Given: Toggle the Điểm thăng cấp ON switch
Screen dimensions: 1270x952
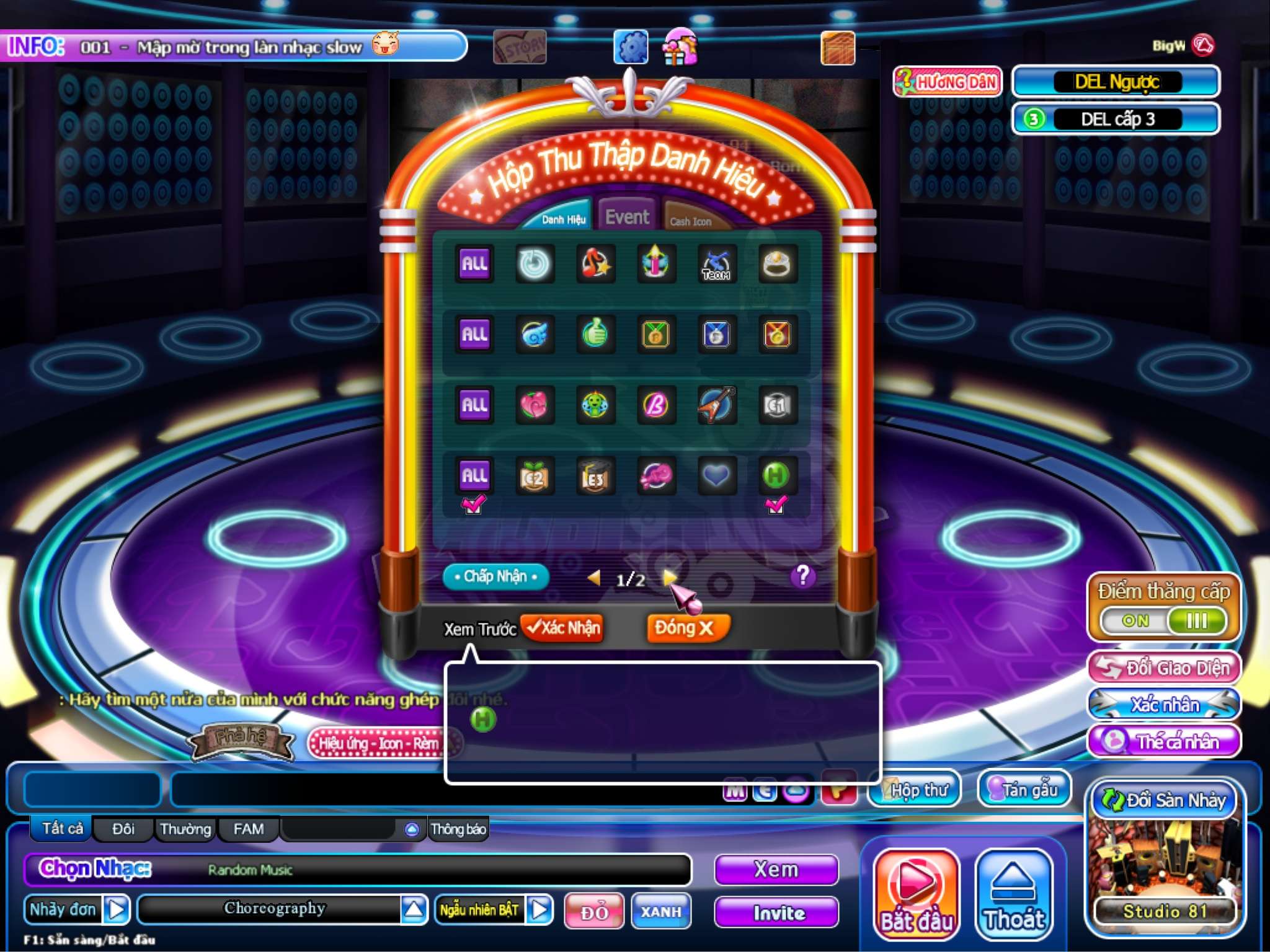Looking at the screenshot, I should click(x=1164, y=620).
